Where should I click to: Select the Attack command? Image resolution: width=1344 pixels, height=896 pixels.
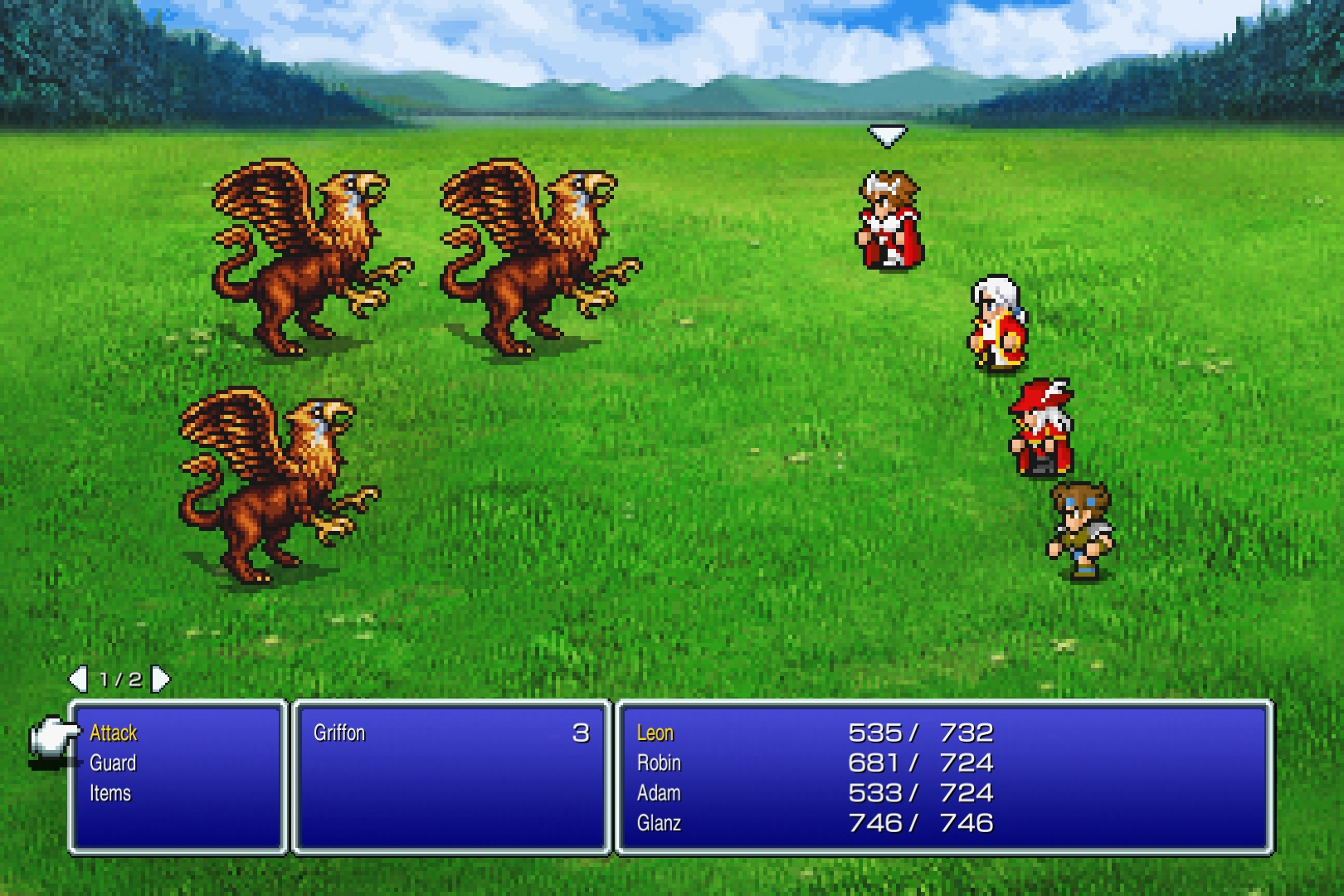(114, 733)
